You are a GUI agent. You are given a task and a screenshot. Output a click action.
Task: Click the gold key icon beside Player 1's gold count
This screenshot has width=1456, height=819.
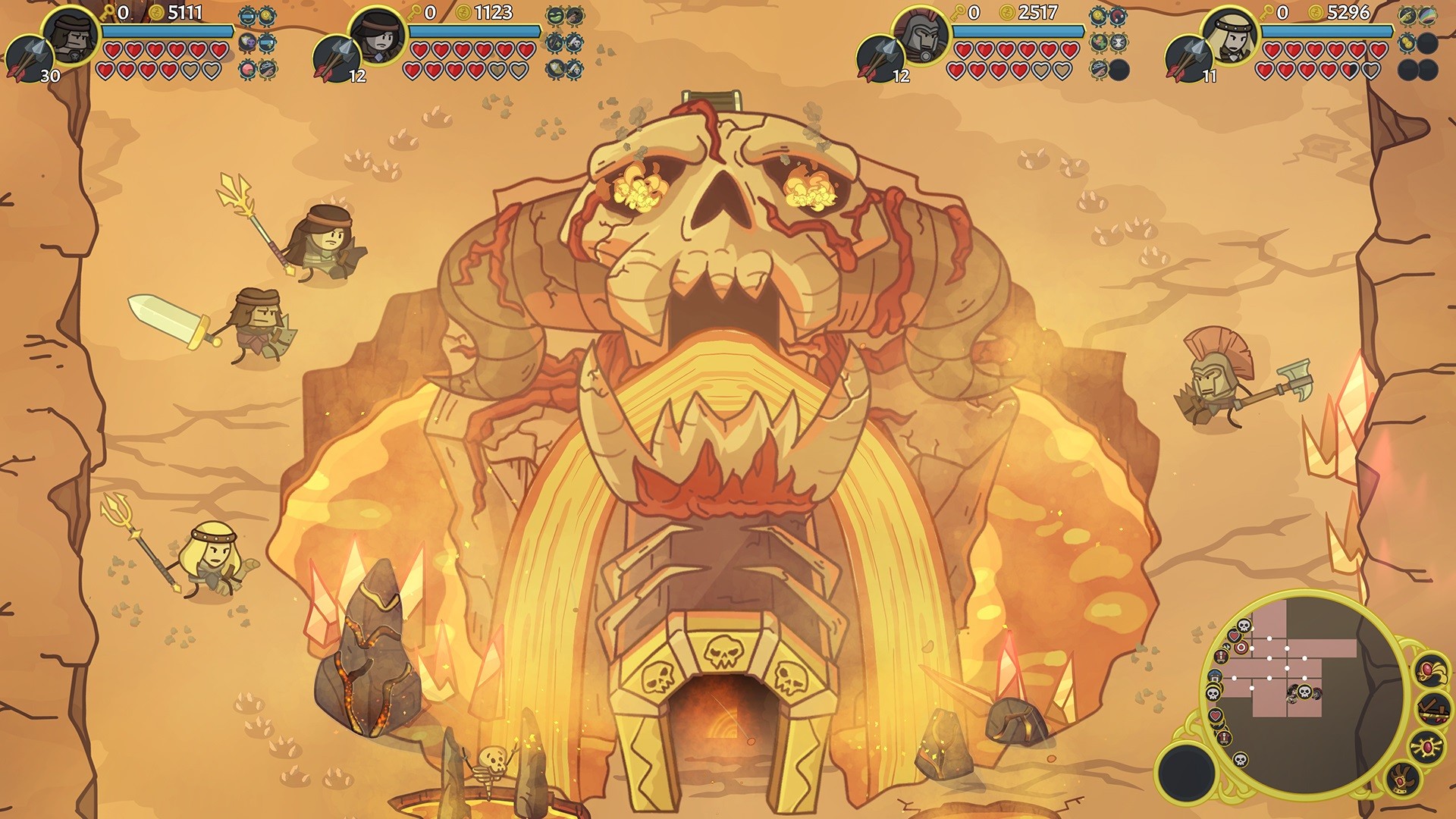108,14
